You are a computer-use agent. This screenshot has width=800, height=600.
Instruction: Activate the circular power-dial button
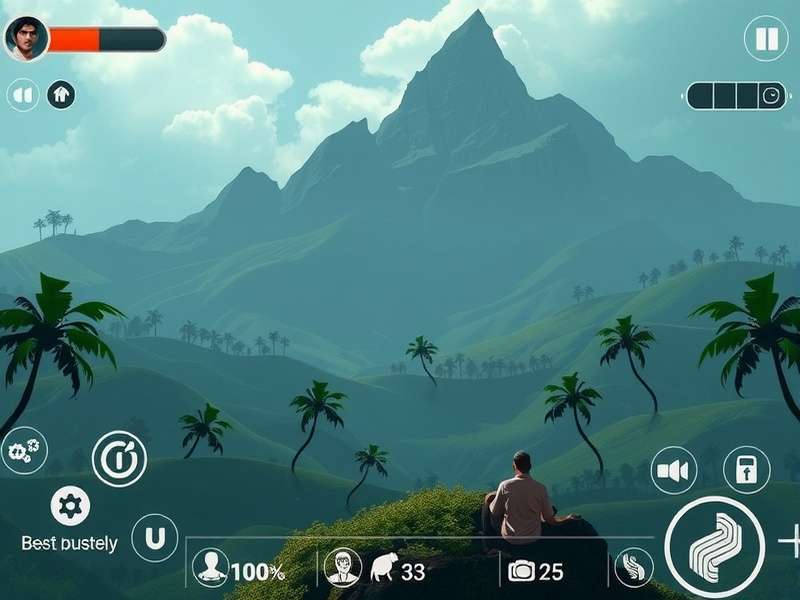pos(119,459)
